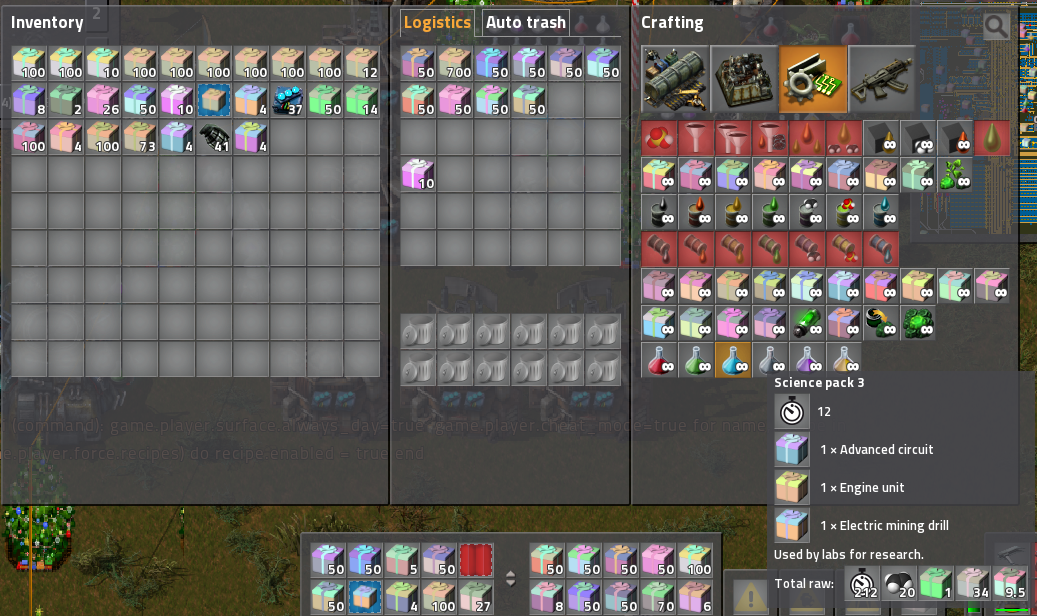
Task: Craft the blue Science pack 3 flask
Action: point(733,360)
